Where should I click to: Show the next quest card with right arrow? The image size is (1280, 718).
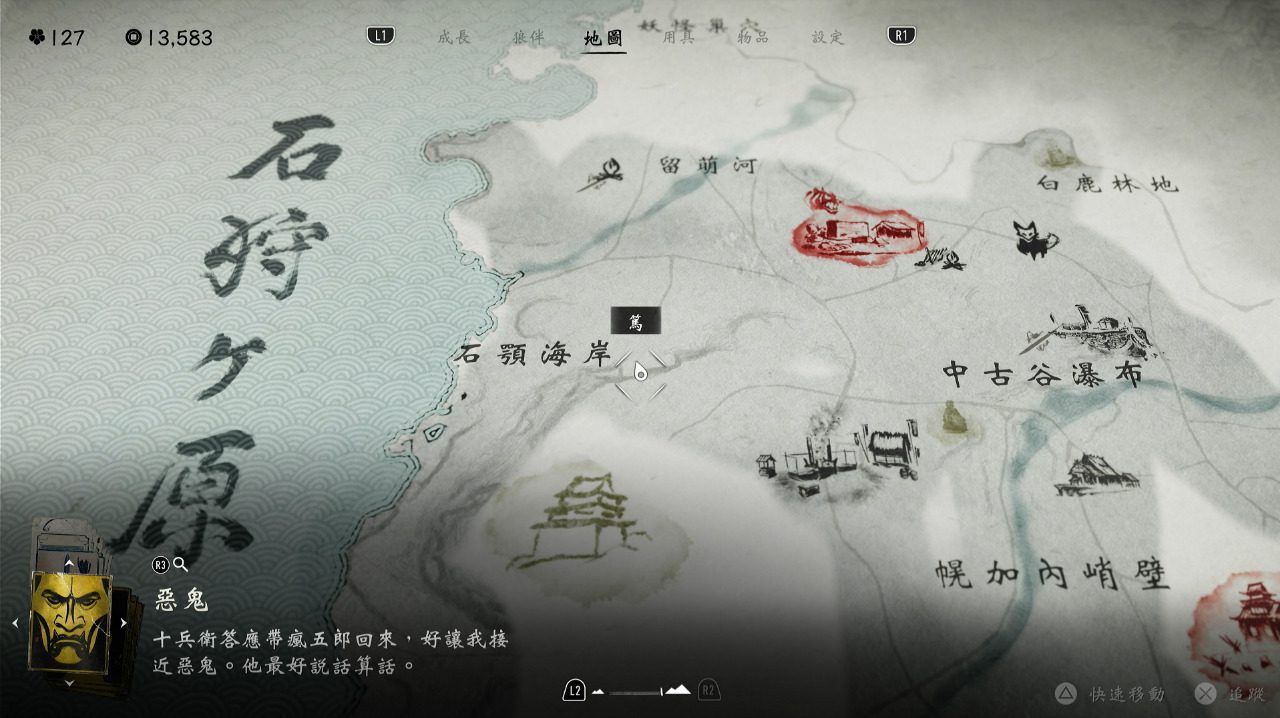point(124,622)
